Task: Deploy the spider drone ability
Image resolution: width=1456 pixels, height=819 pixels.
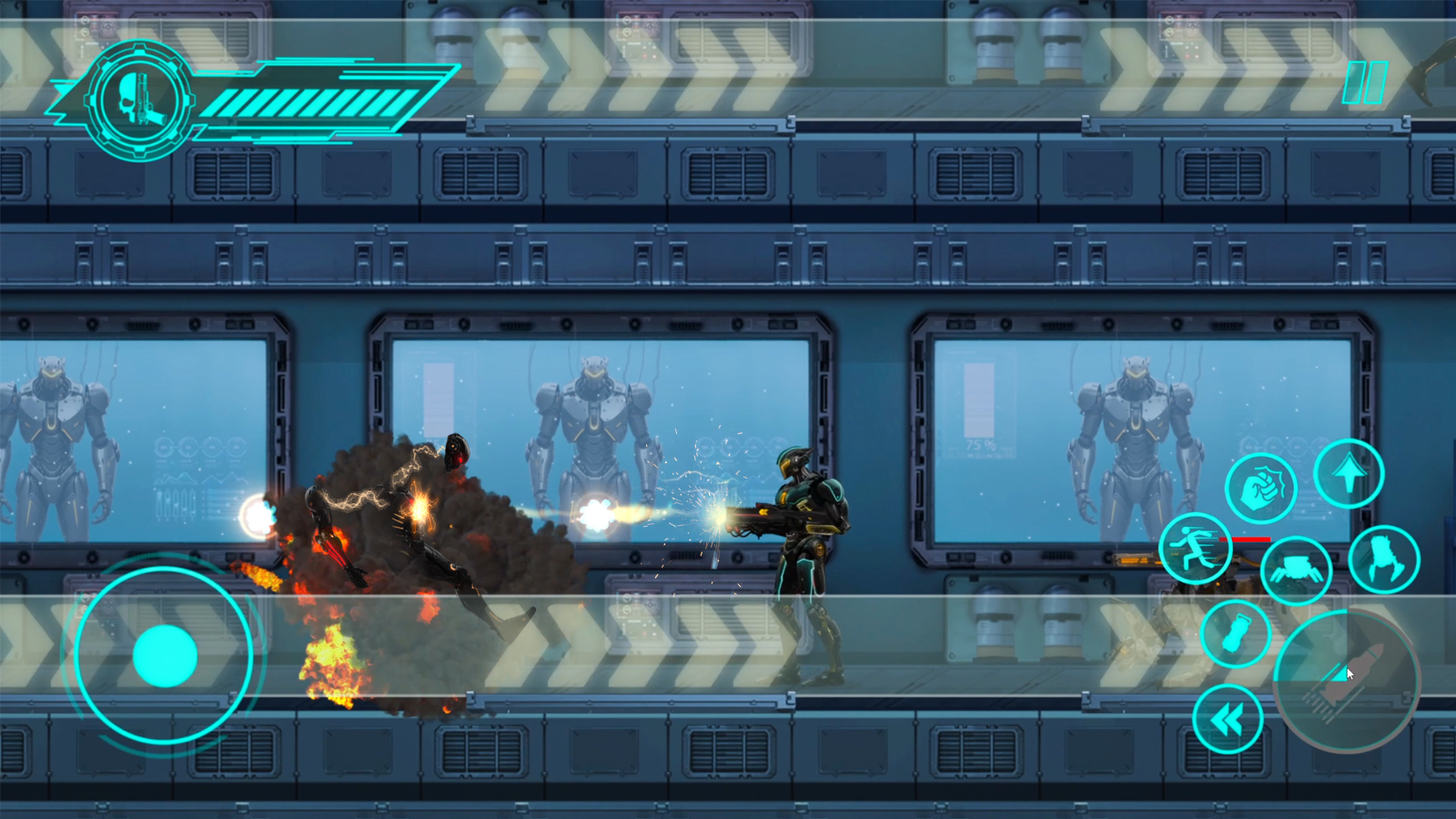Action: pyautogui.click(x=1296, y=570)
